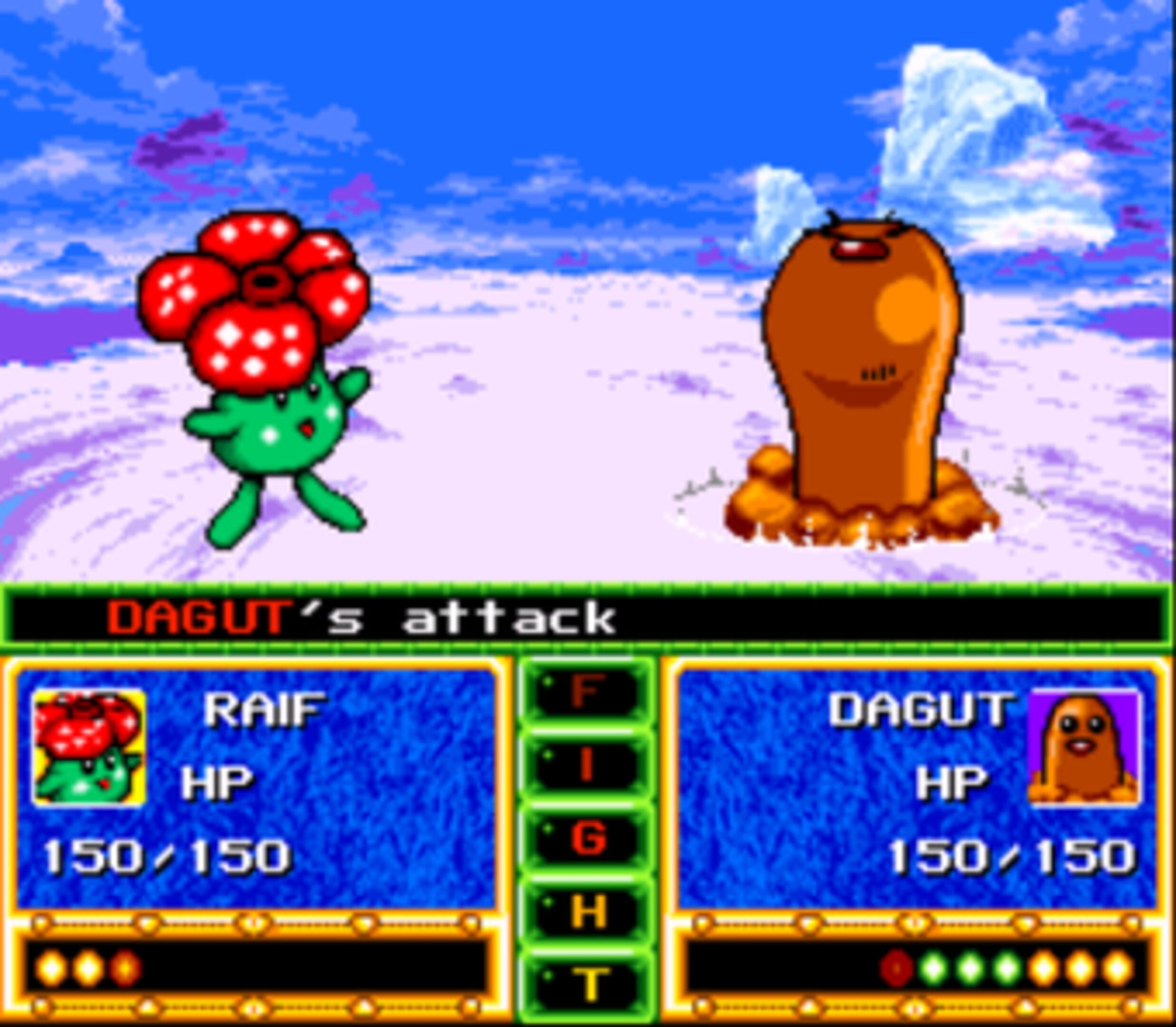Select the letter H panel
Viewport: 1176px width, 1027px height.
587,911
